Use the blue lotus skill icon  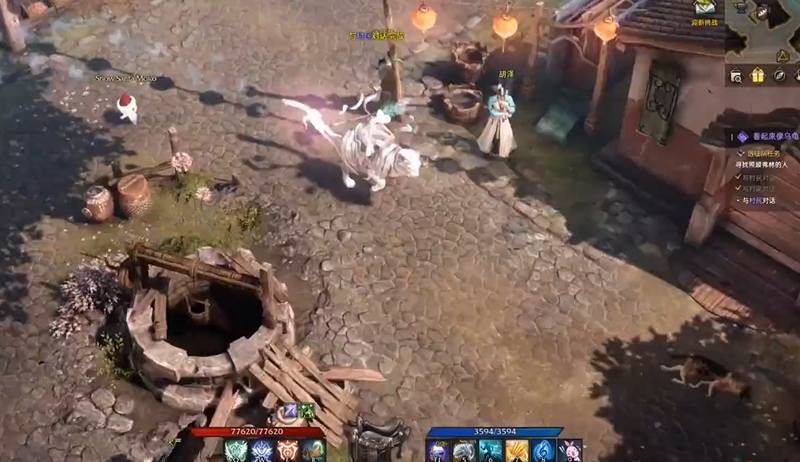(x=262, y=451)
